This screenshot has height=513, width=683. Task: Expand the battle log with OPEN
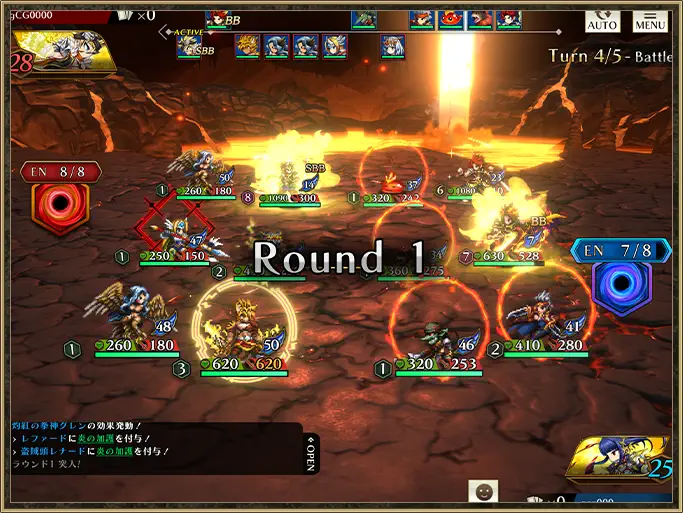[x=311, y=453]
